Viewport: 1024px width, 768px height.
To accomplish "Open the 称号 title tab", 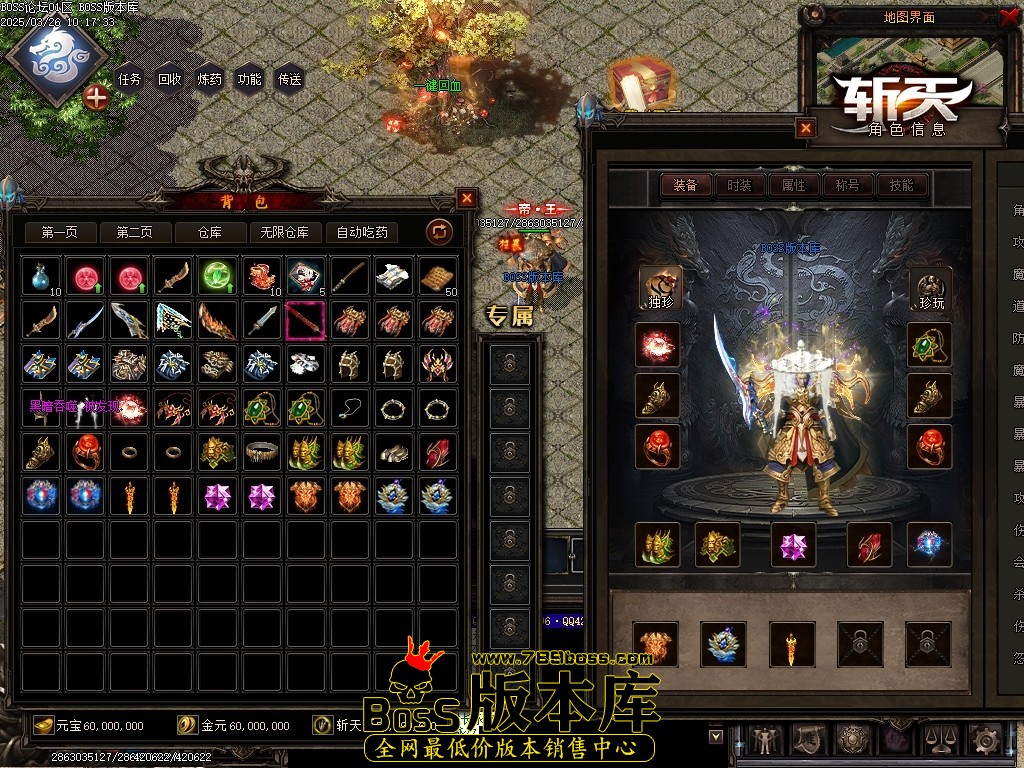I will click(x=847, y=185).
